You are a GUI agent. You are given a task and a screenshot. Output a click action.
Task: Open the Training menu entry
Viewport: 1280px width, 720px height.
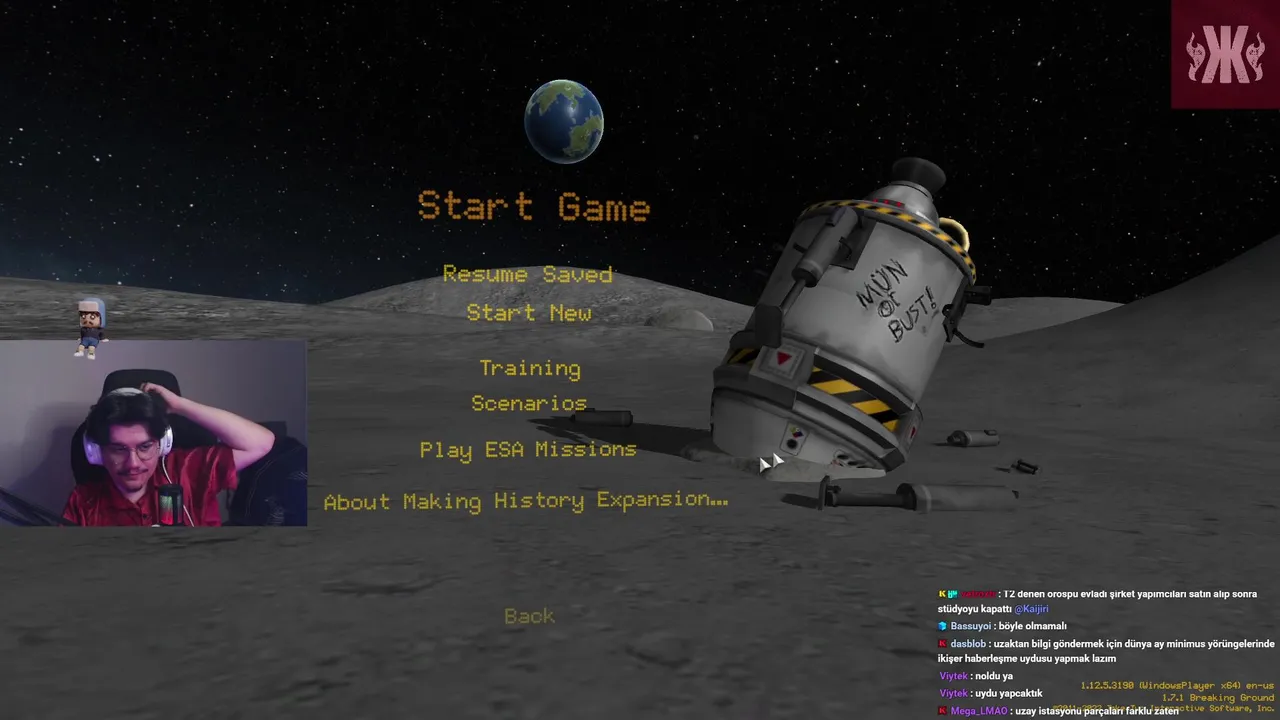click(529, 368)
